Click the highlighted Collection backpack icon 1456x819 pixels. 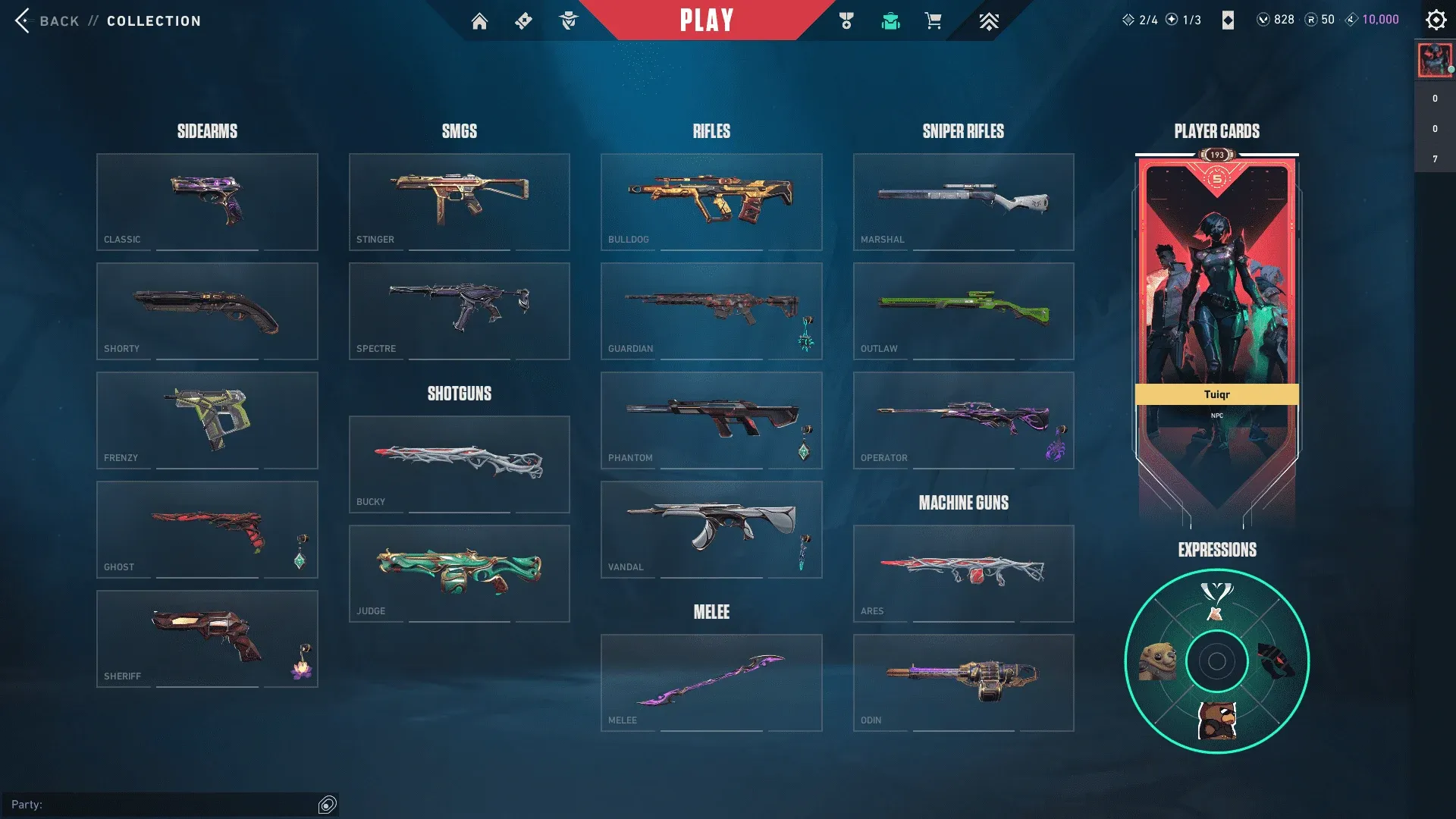890,20
